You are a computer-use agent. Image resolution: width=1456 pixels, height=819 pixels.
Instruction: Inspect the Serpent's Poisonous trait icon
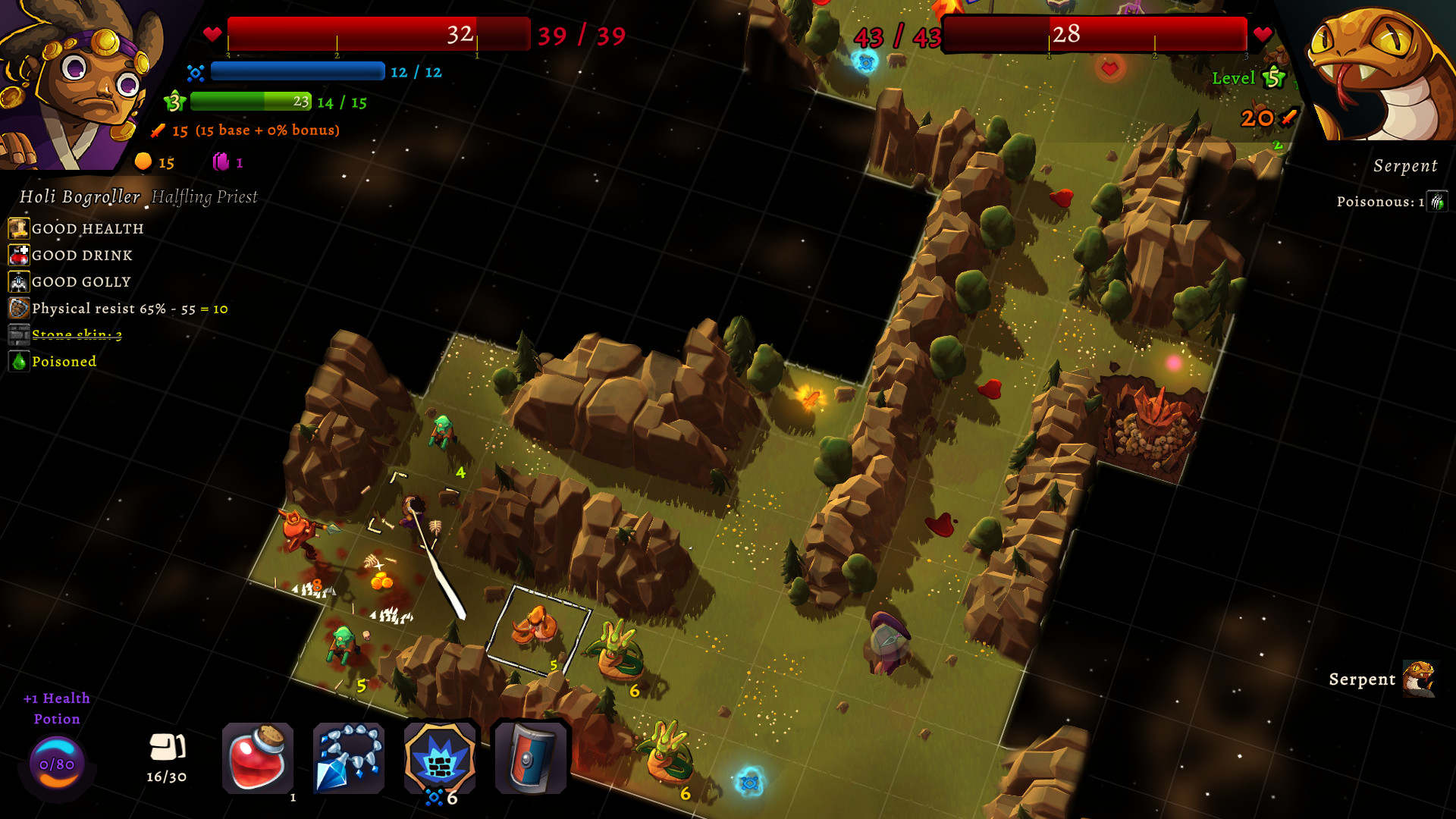tap(1437, 202)
